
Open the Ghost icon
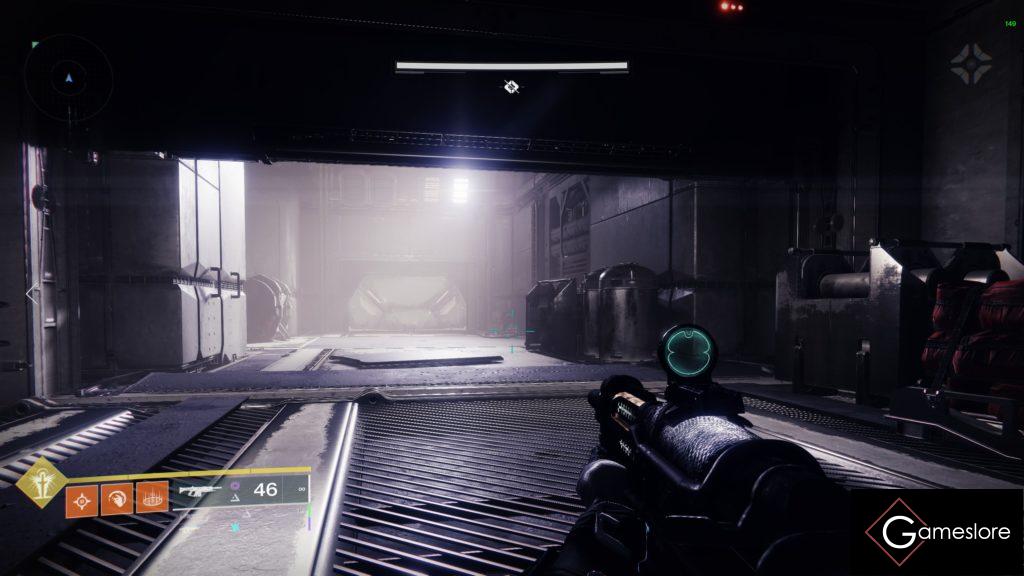[971, 62]
